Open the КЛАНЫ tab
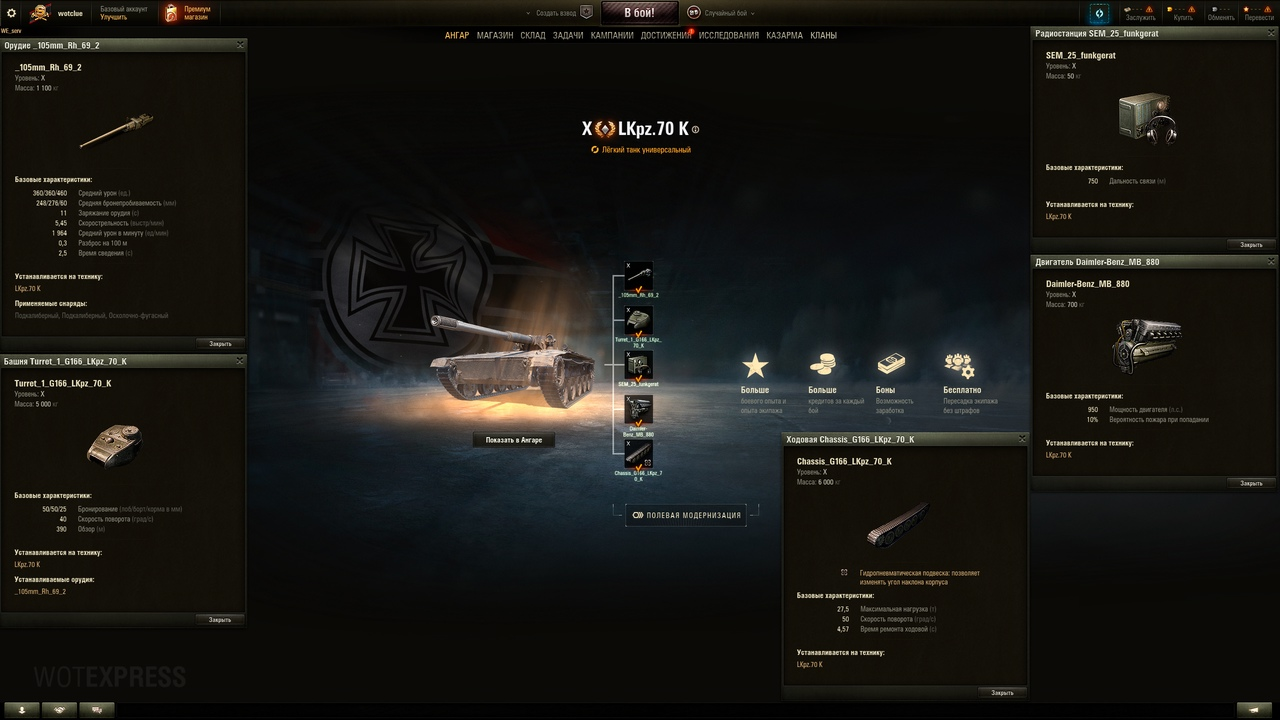Screen dimensions: 1280x720 824,36
